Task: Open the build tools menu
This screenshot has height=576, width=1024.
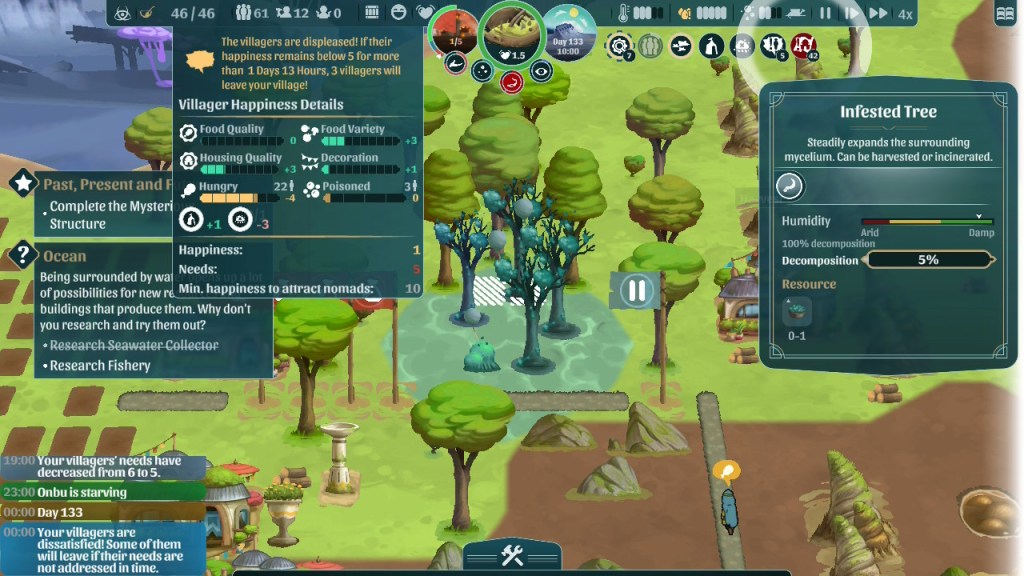Action: pos(512,557)
